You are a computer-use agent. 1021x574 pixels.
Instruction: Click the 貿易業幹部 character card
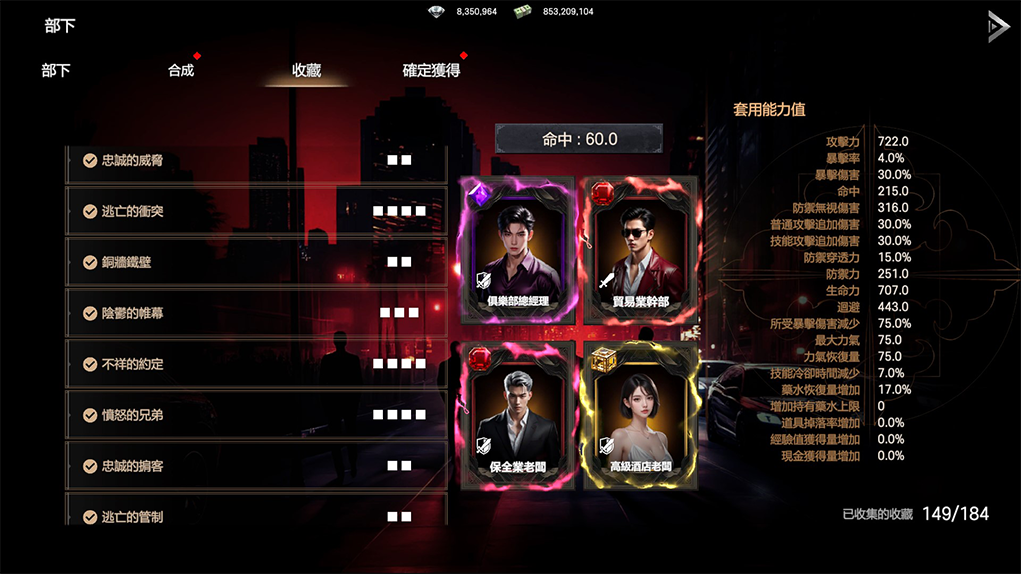coord(641,250)
